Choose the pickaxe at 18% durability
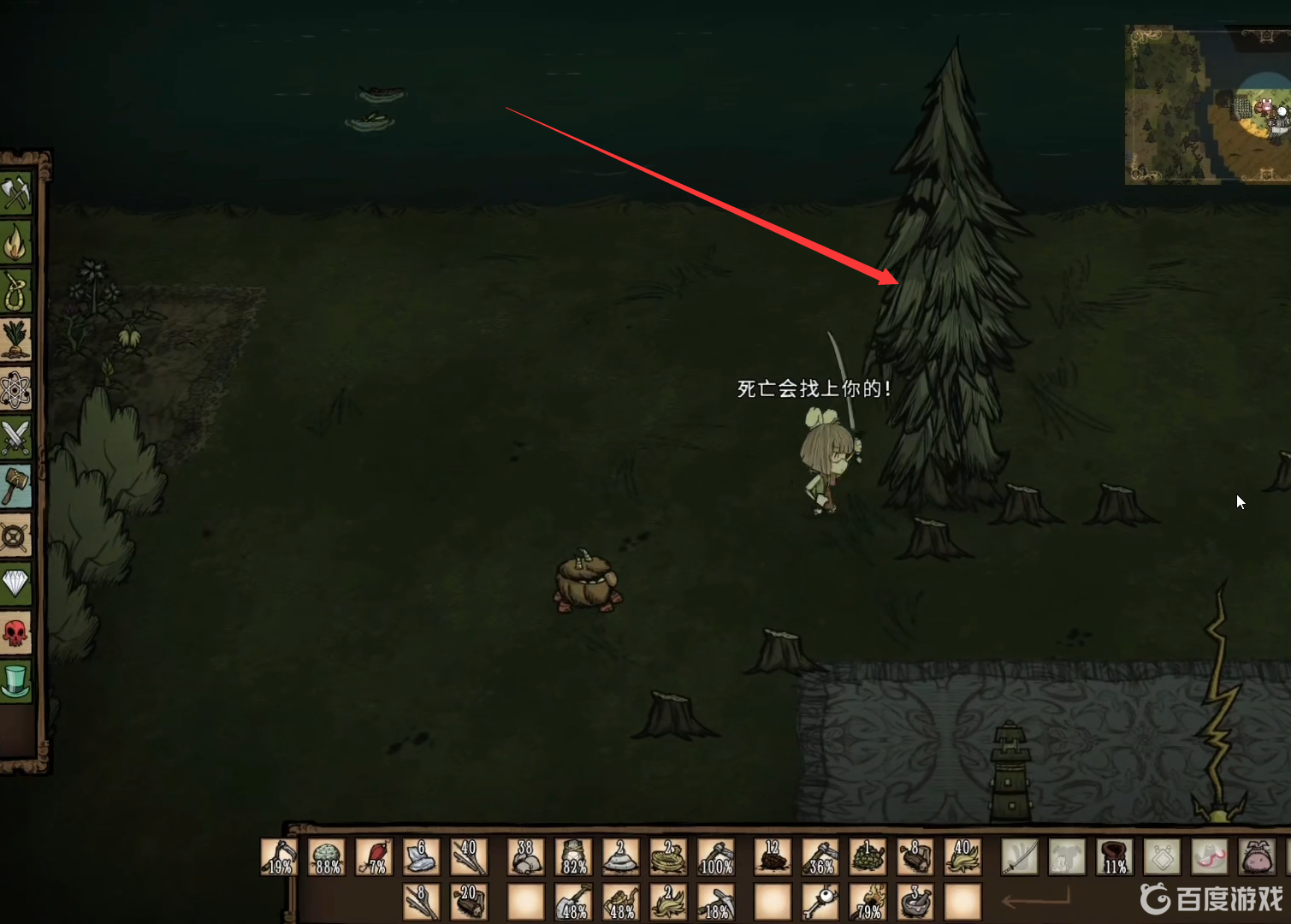1291x924 pixels. tap(715, 902)
